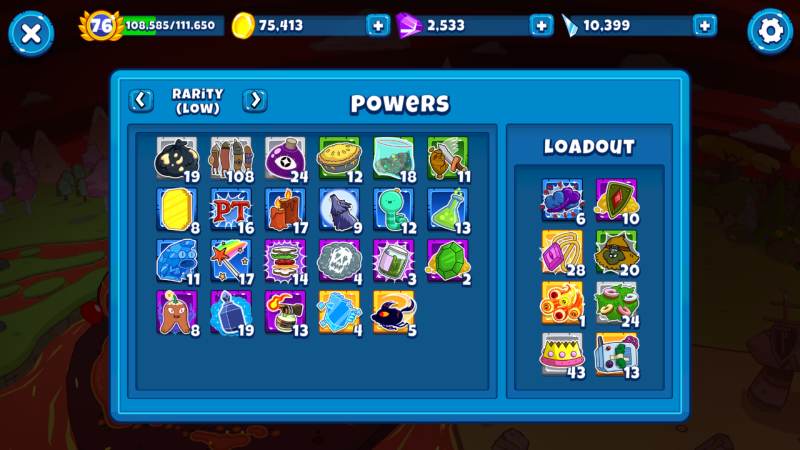This screenshot has height=450, width=800.
Task: Select the rainbow star wand power
Action: 231,262
